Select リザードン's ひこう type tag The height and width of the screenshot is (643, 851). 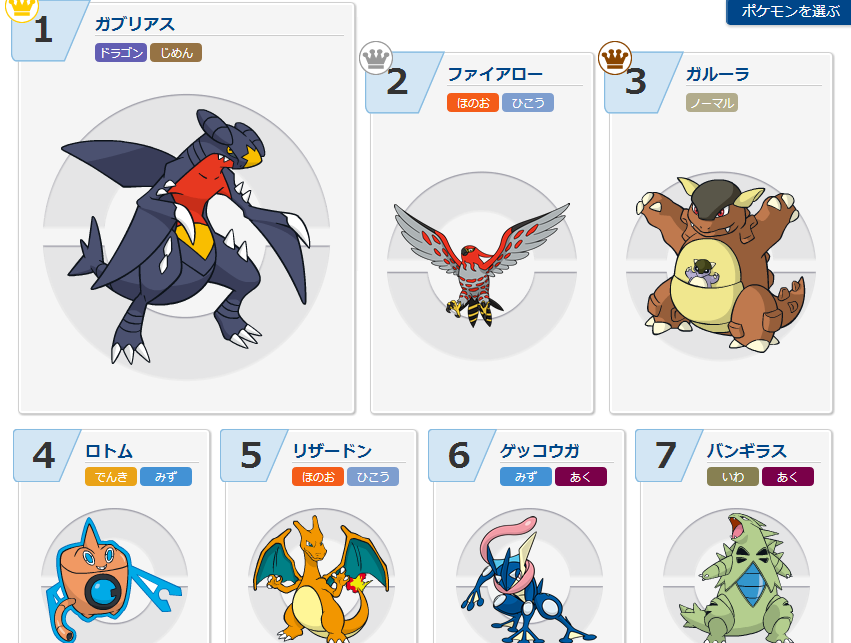[x=373, y=477]
